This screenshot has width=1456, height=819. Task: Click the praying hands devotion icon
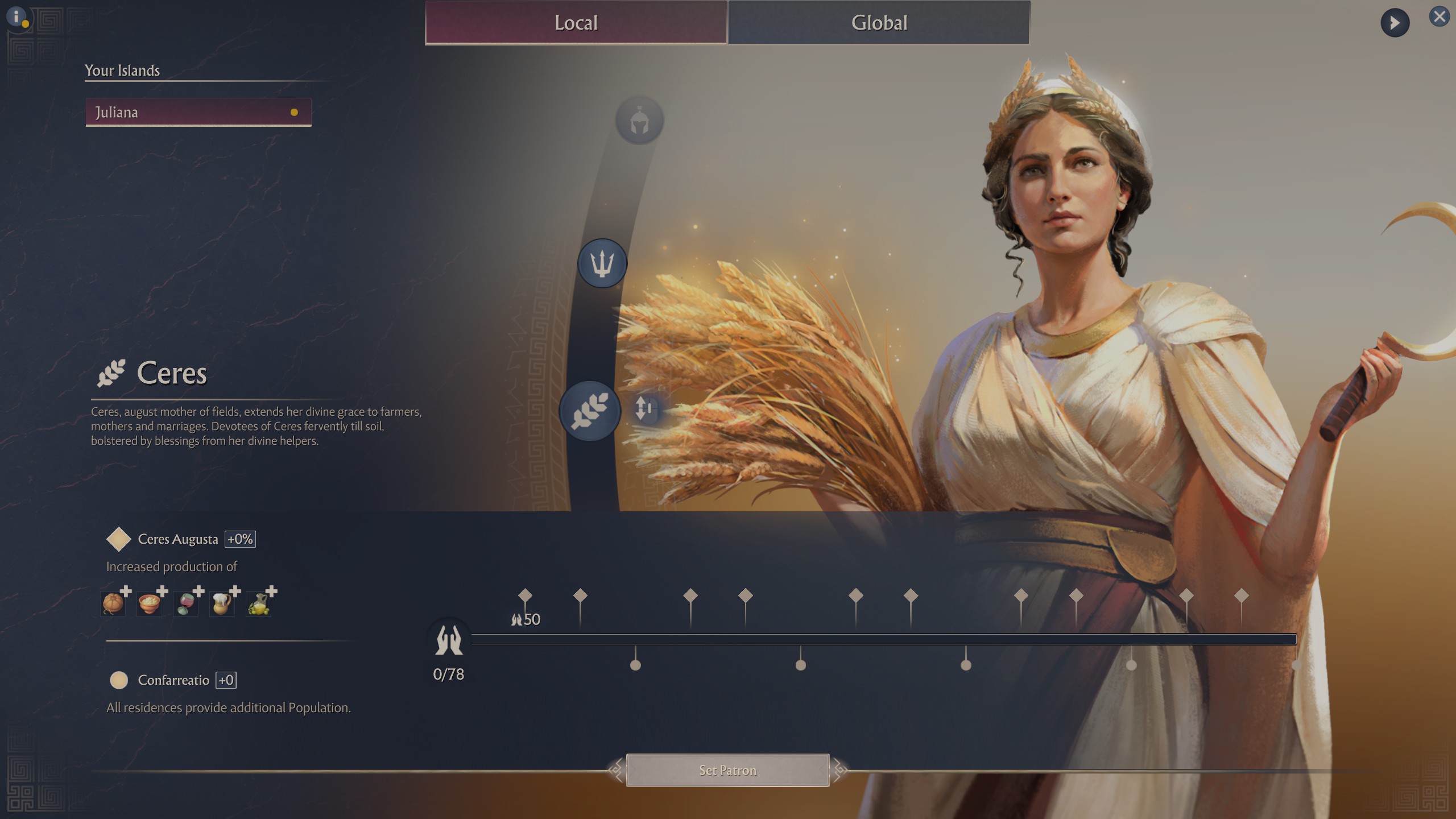[x=449, y=640]
